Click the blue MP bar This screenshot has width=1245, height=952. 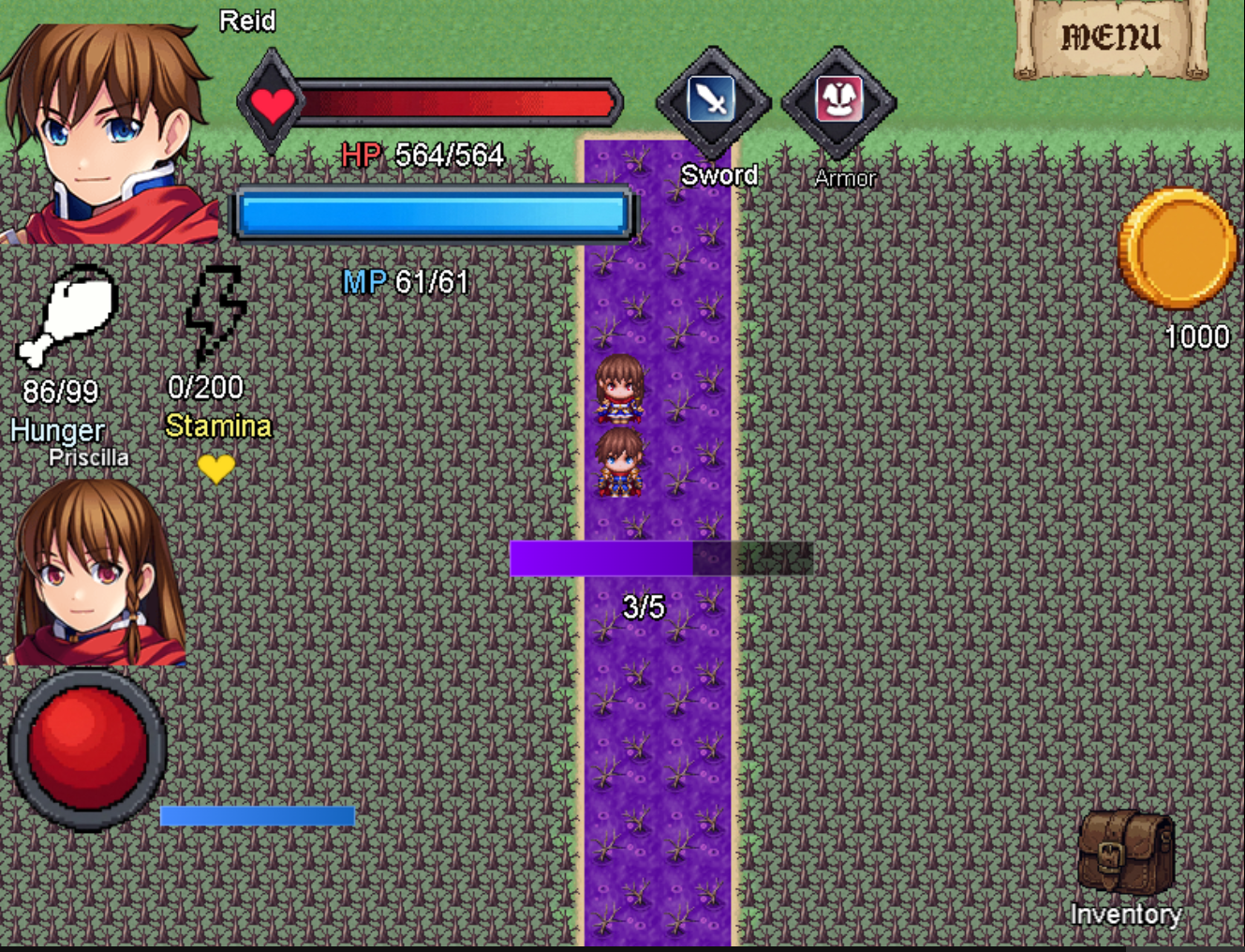point(431,214)
